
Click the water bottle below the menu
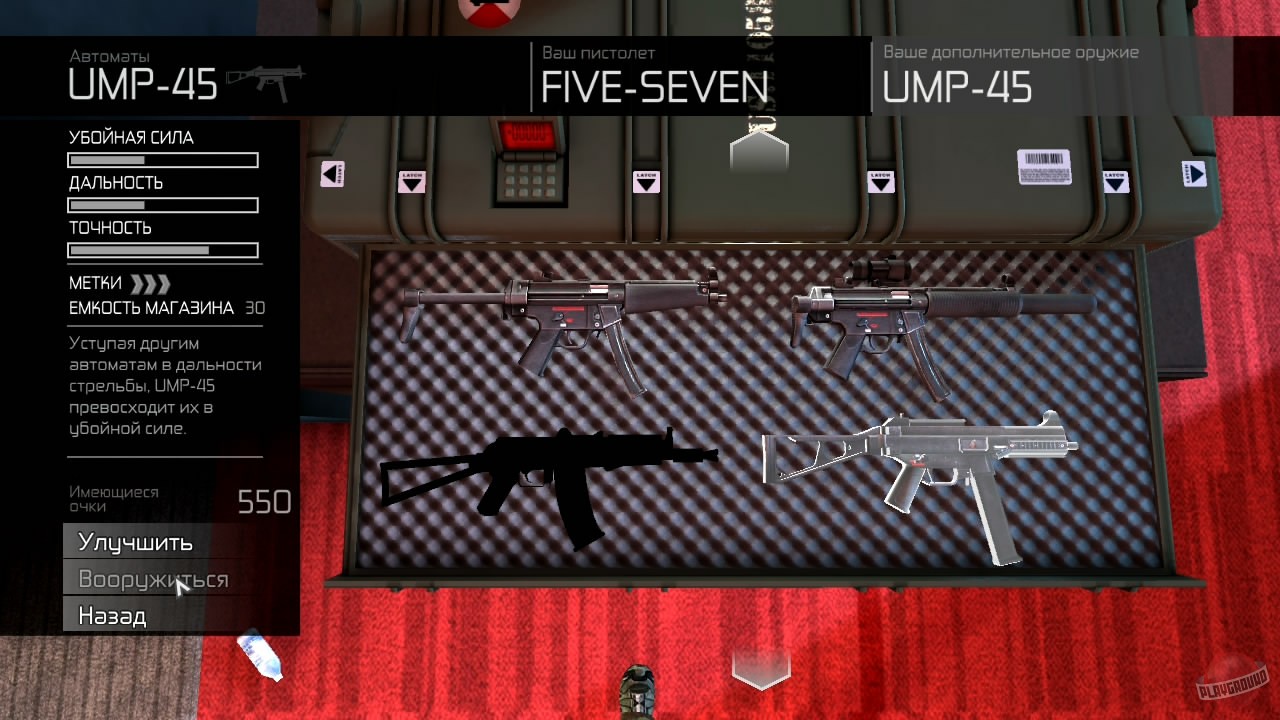[258, 655]
